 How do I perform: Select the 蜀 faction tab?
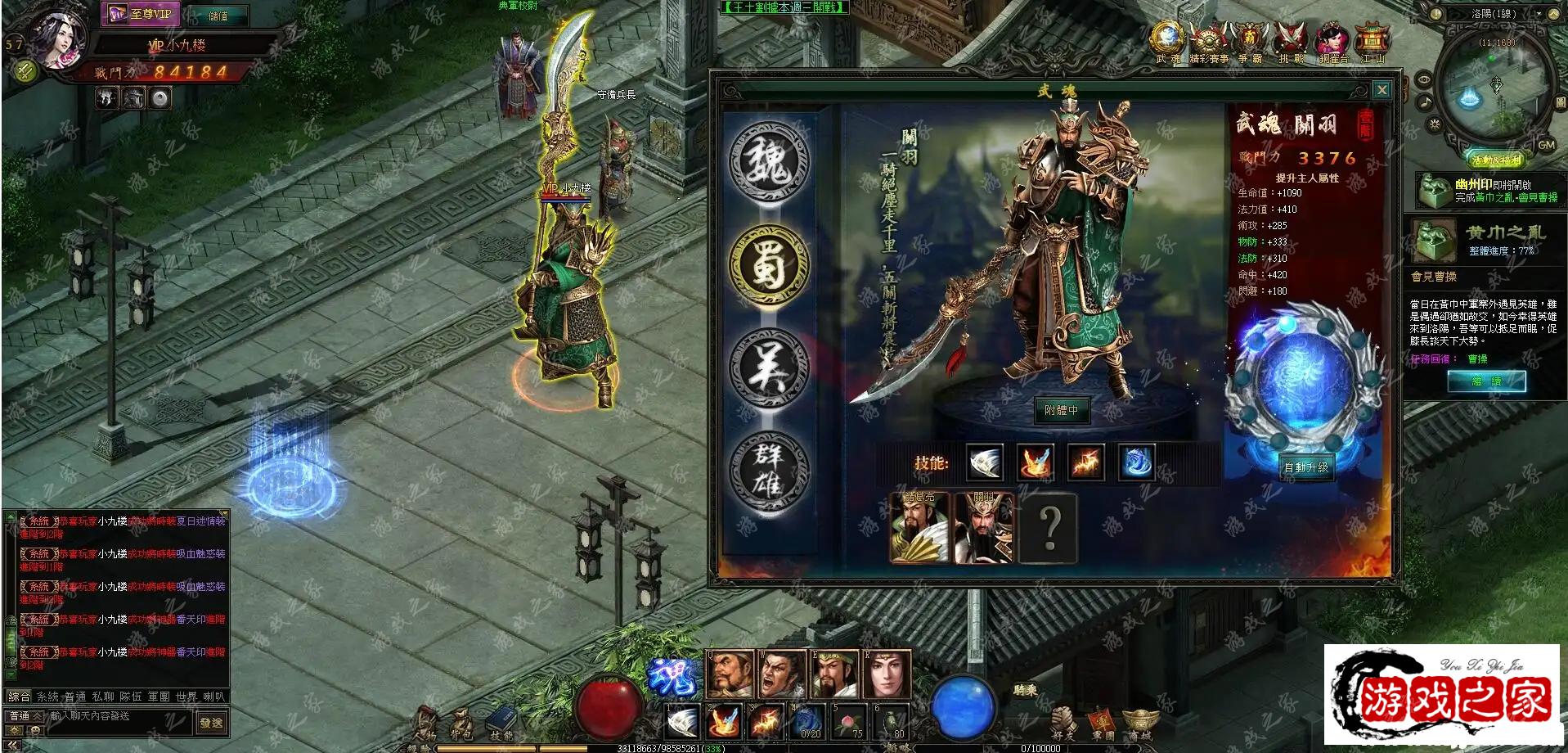tap(768, 264)
